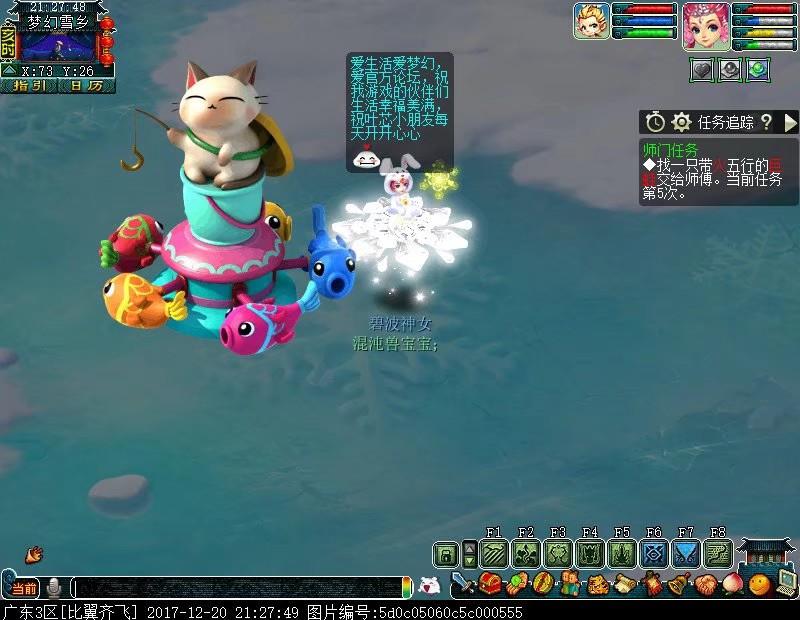Open quest tracker settings gear
Viewport: 800px width, 620px height.
682,122
